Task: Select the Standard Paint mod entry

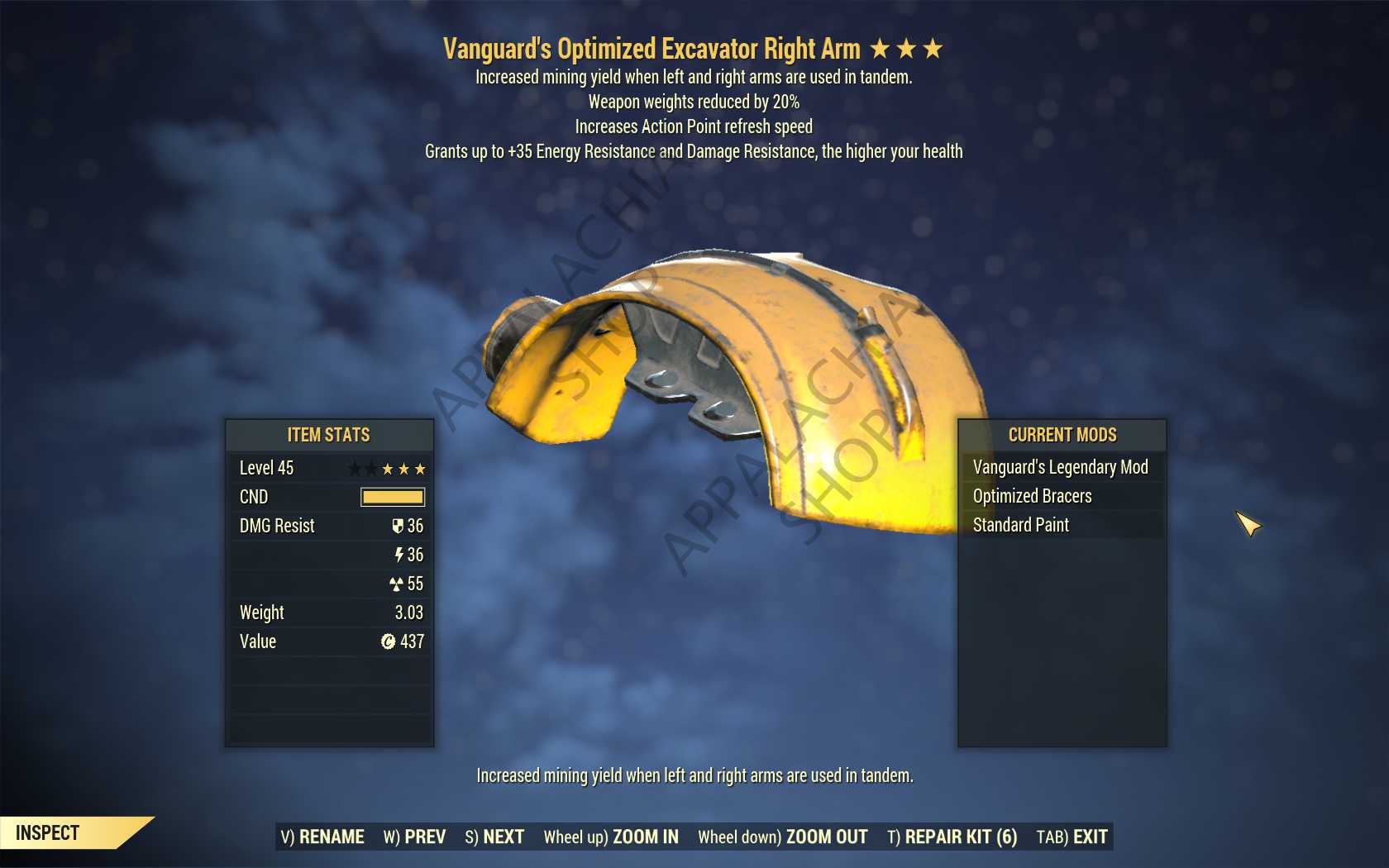Action: 1020,525
